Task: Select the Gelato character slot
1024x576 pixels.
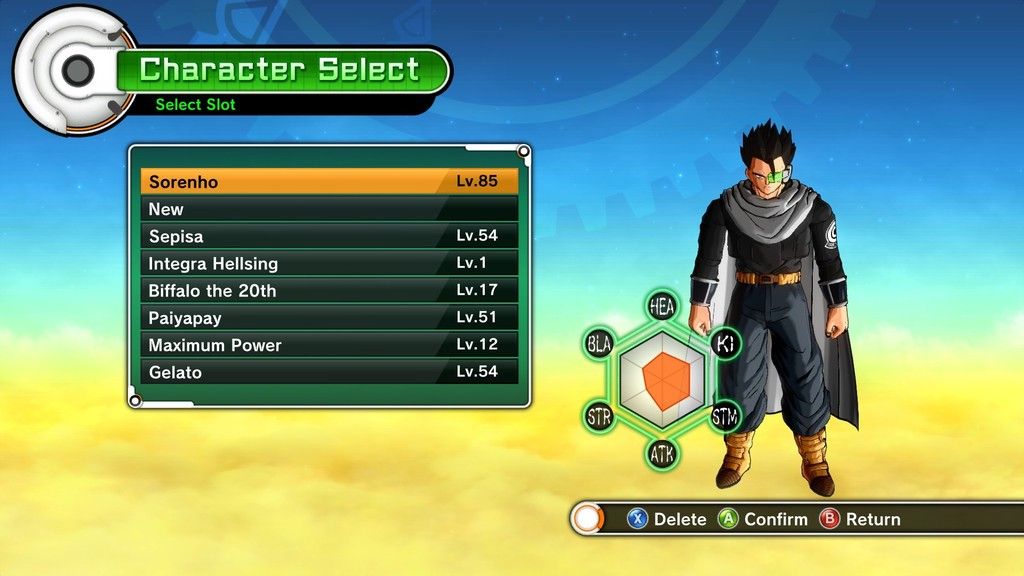Action: click(329, 371)
